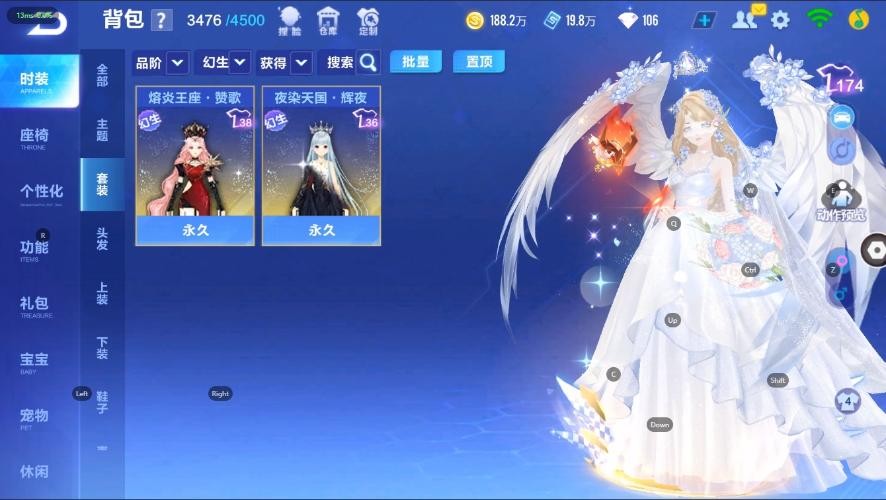Select the 熔炎王座·赞歌 outfit card

pos(195,165)
